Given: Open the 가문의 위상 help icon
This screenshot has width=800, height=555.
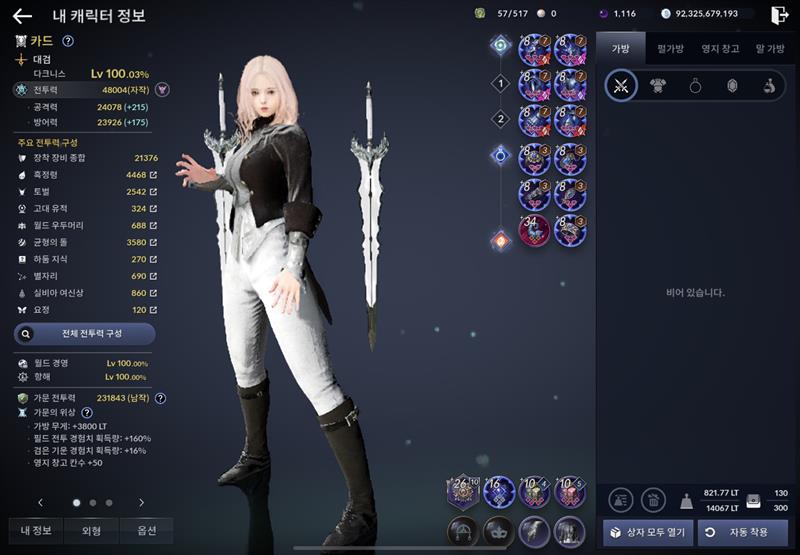Looking at the screenshot, I should (x=87, y=412).
